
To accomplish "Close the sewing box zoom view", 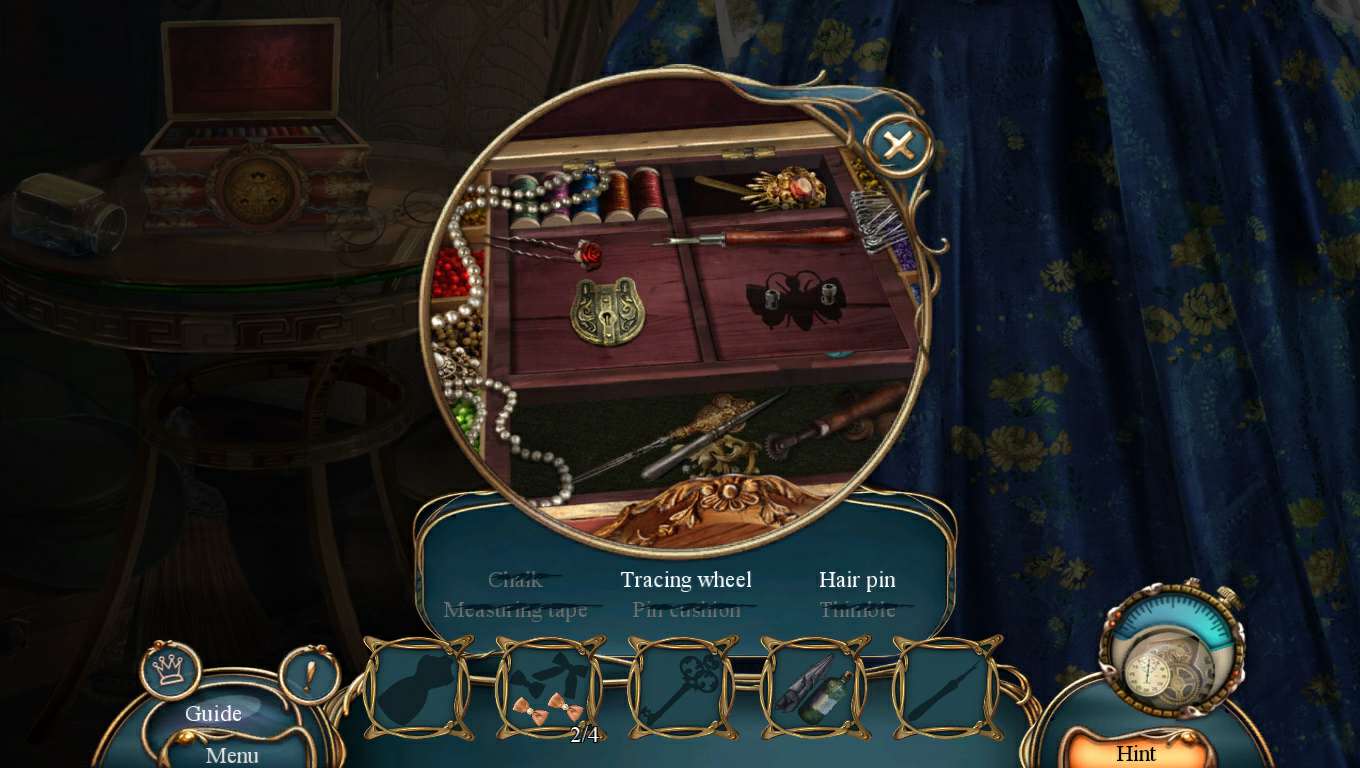I will tap(898, 147).
